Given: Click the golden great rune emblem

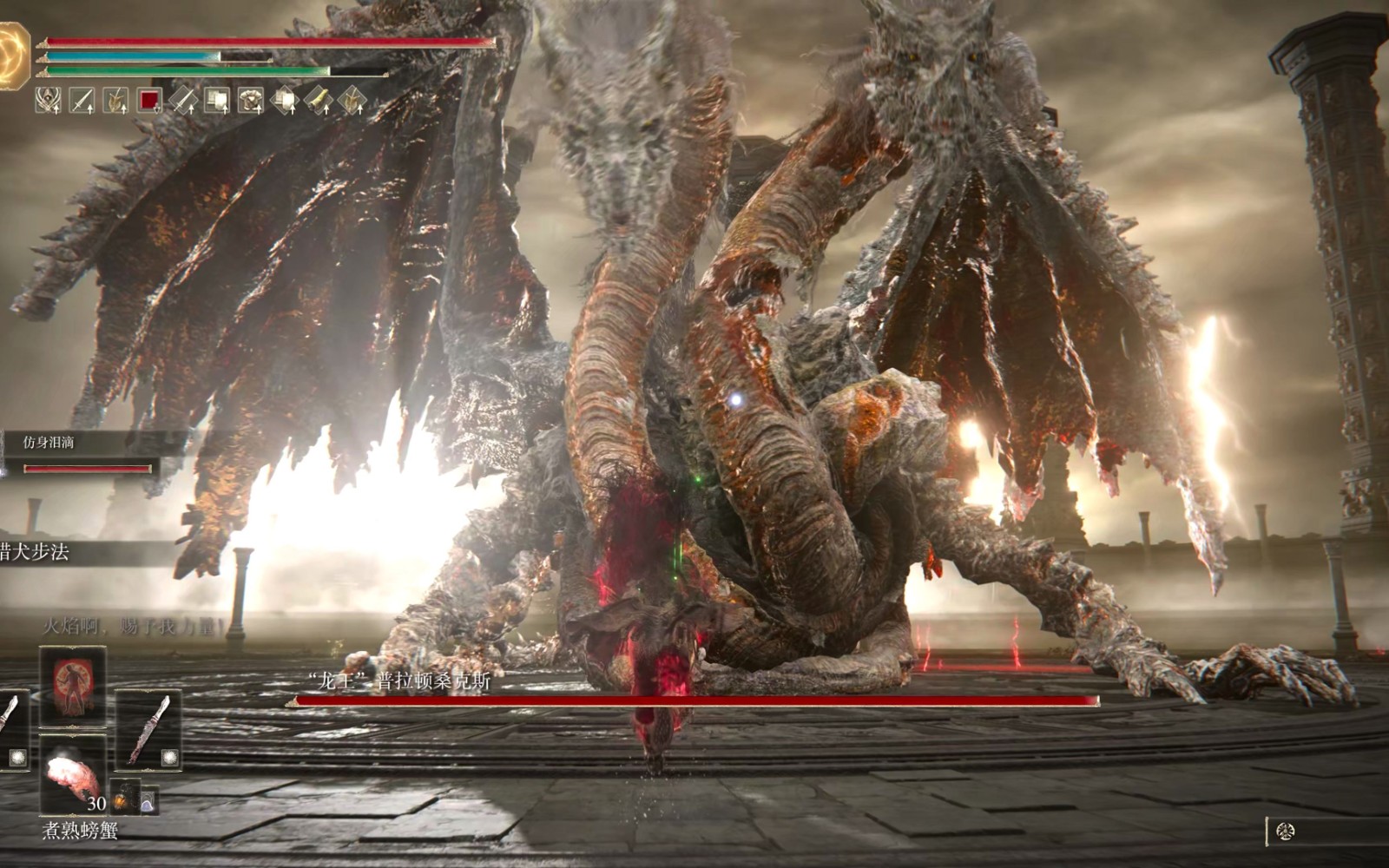Looking at the screenshot, I should (x=14, y=56).
